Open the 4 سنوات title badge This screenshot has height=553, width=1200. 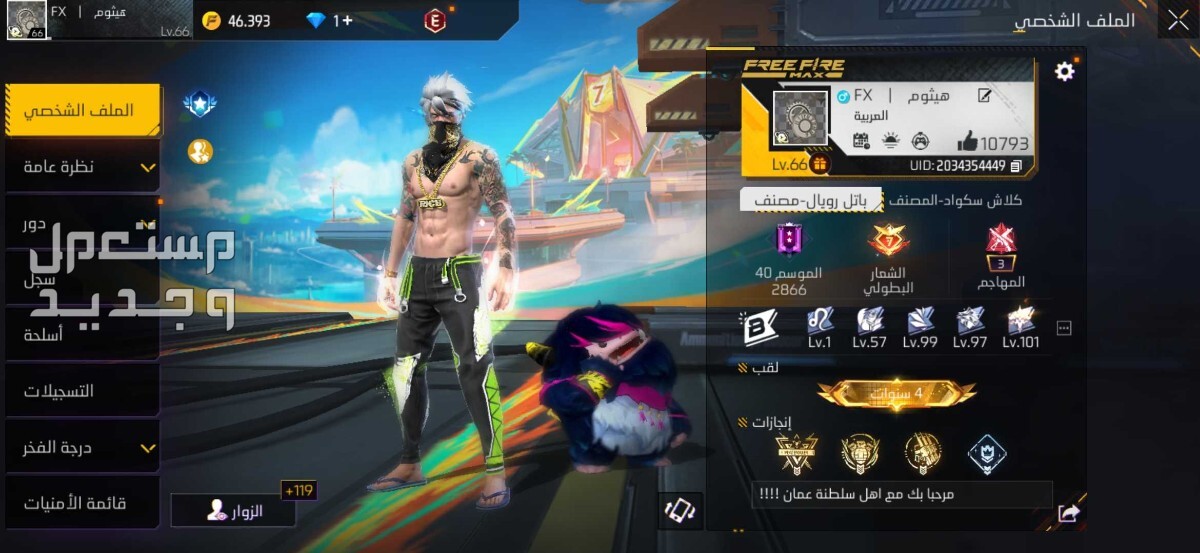(x=896, y=394)
